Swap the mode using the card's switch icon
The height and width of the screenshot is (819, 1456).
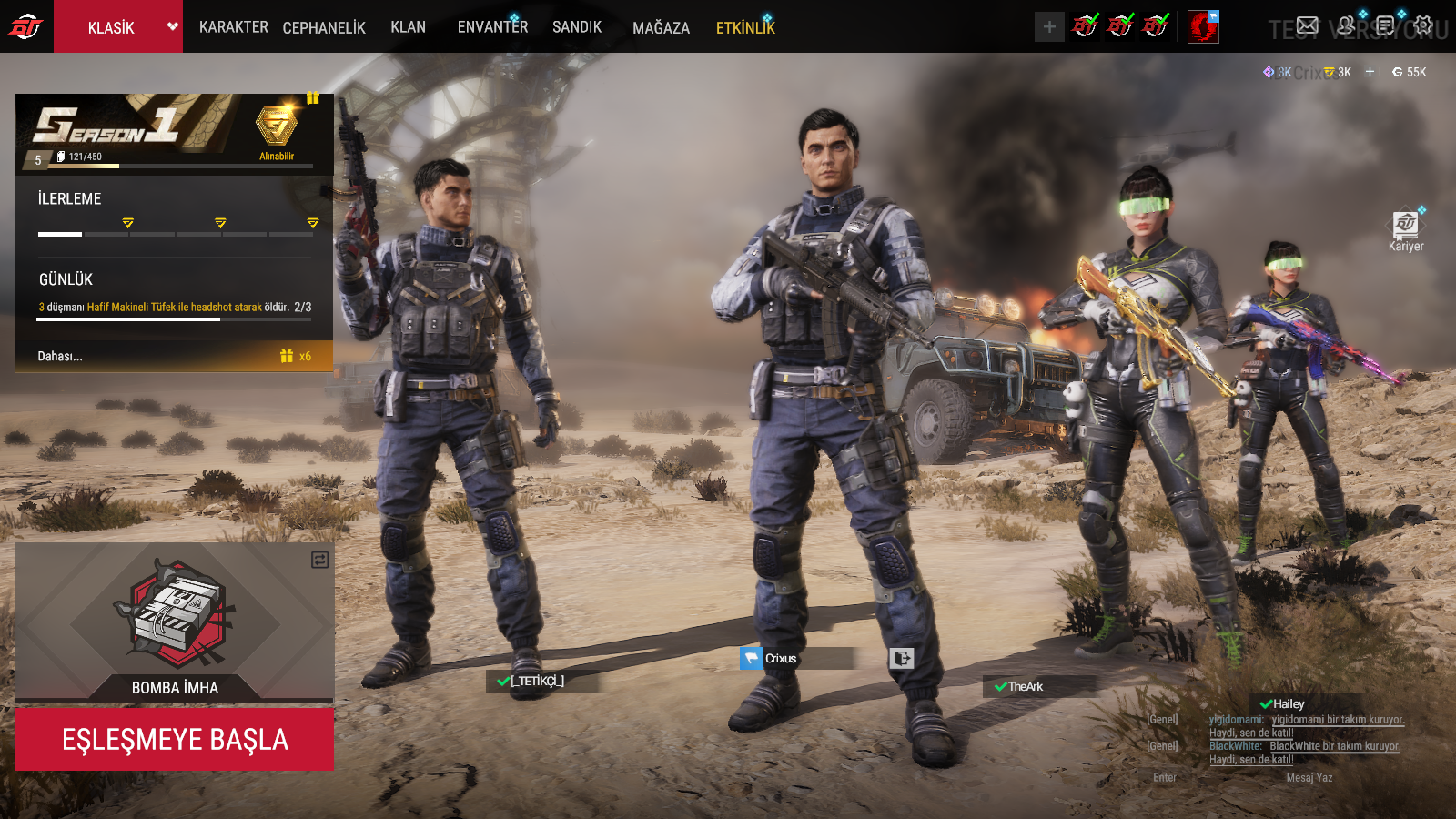(x=319, y=560)
